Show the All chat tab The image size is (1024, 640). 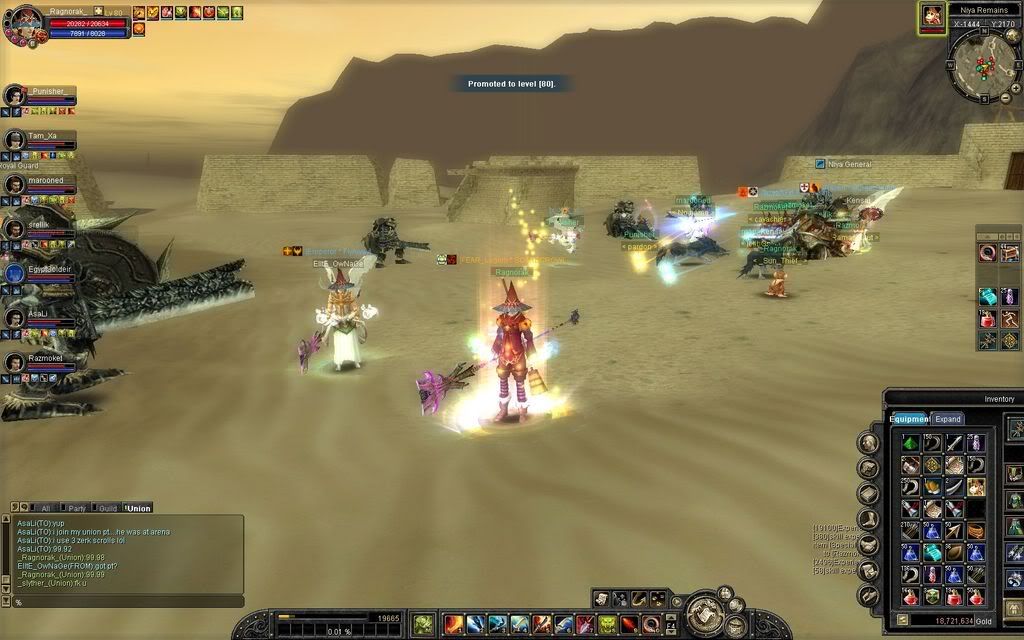click(x=45, y=509)
